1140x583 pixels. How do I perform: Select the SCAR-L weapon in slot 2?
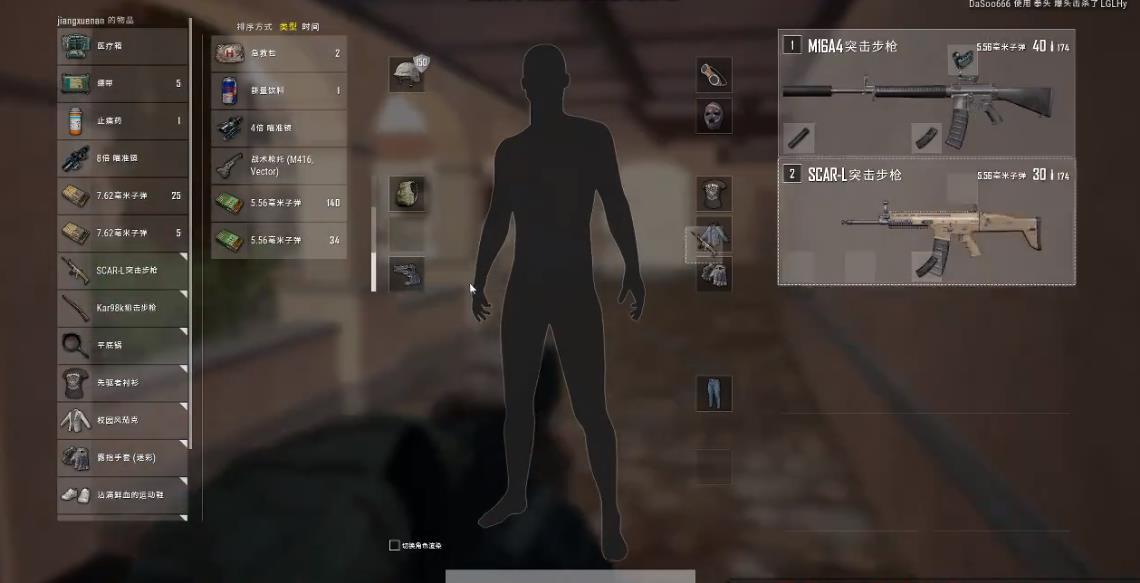926,221
